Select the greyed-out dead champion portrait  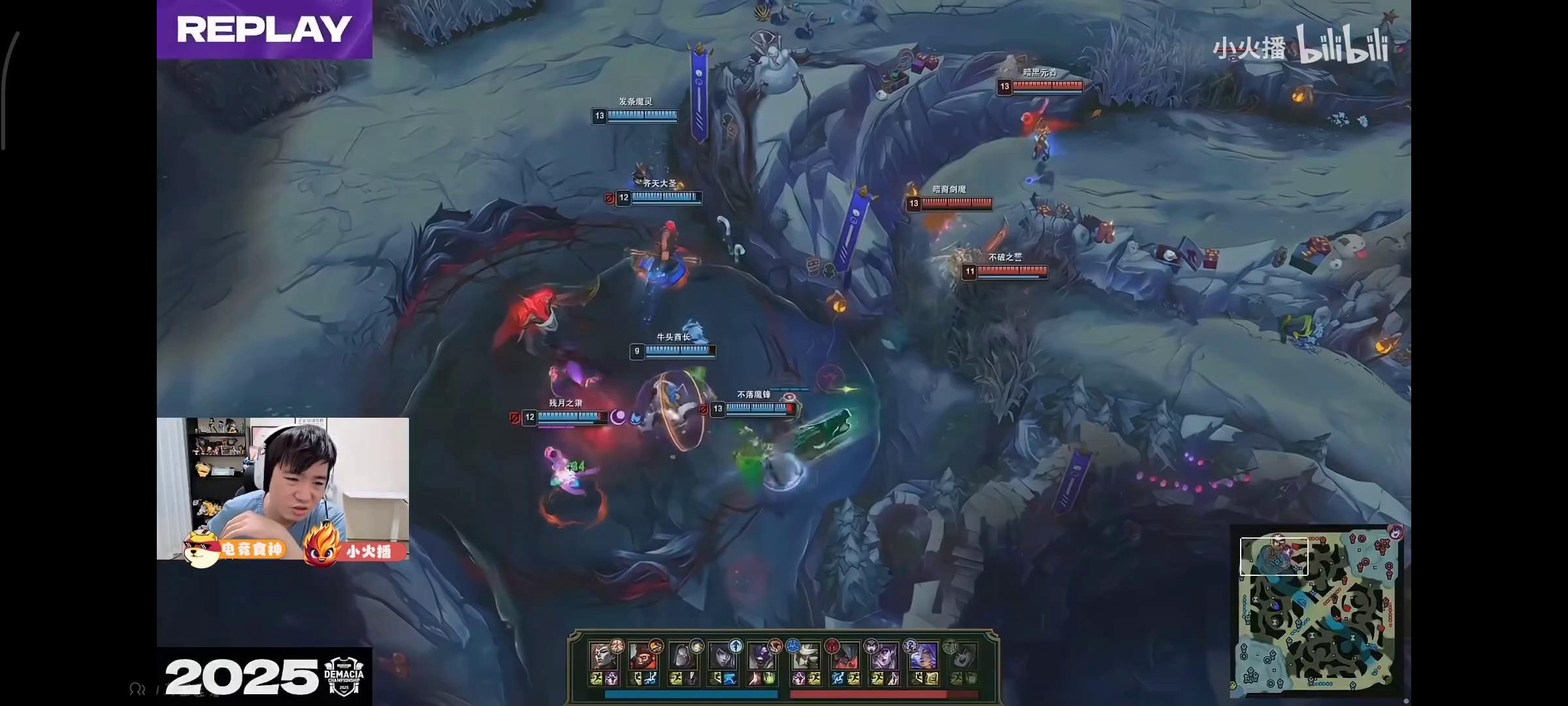(962, 656)
